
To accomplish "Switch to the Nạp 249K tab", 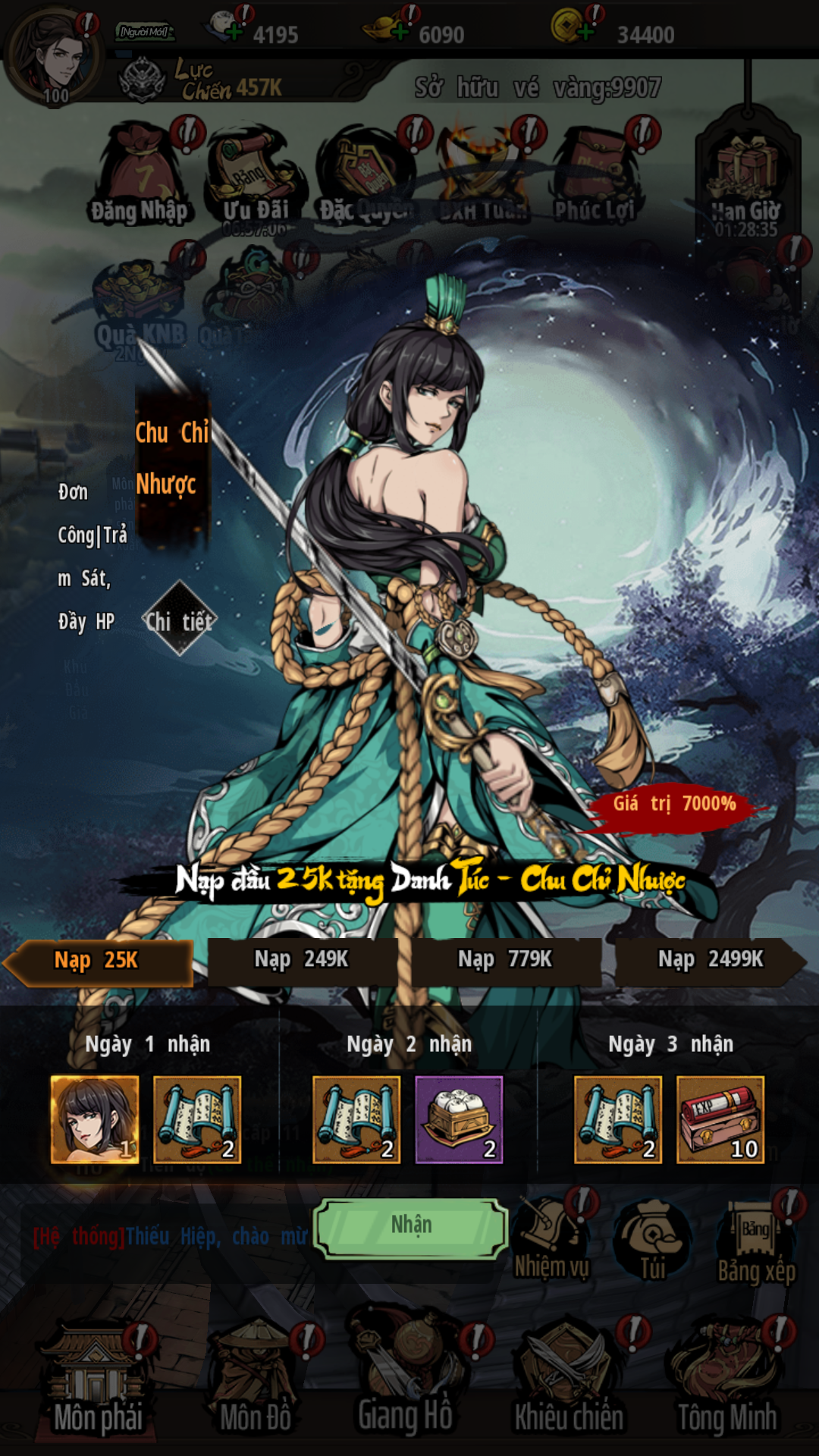I will [x=301, y=961].
